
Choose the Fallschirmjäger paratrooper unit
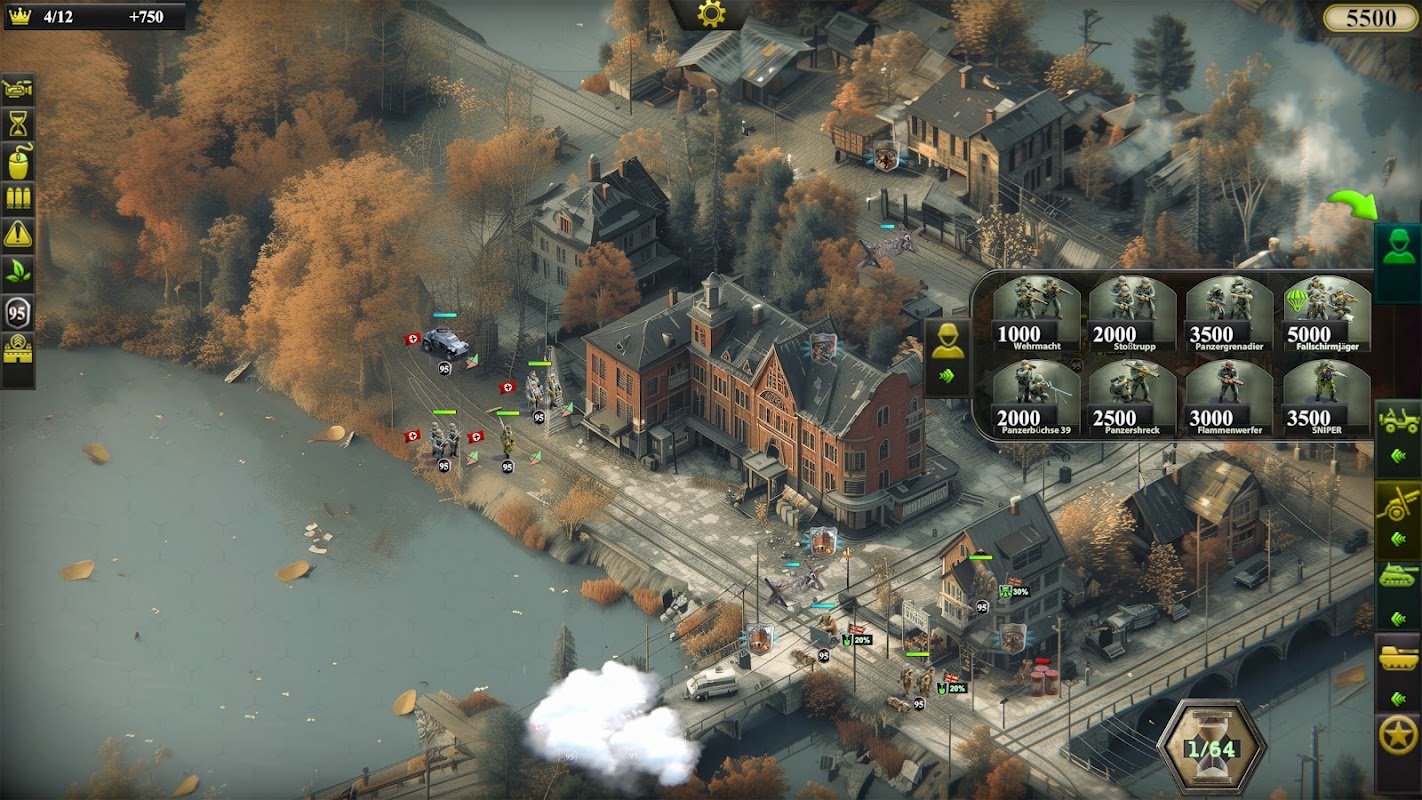click(x=1327, y=312)
